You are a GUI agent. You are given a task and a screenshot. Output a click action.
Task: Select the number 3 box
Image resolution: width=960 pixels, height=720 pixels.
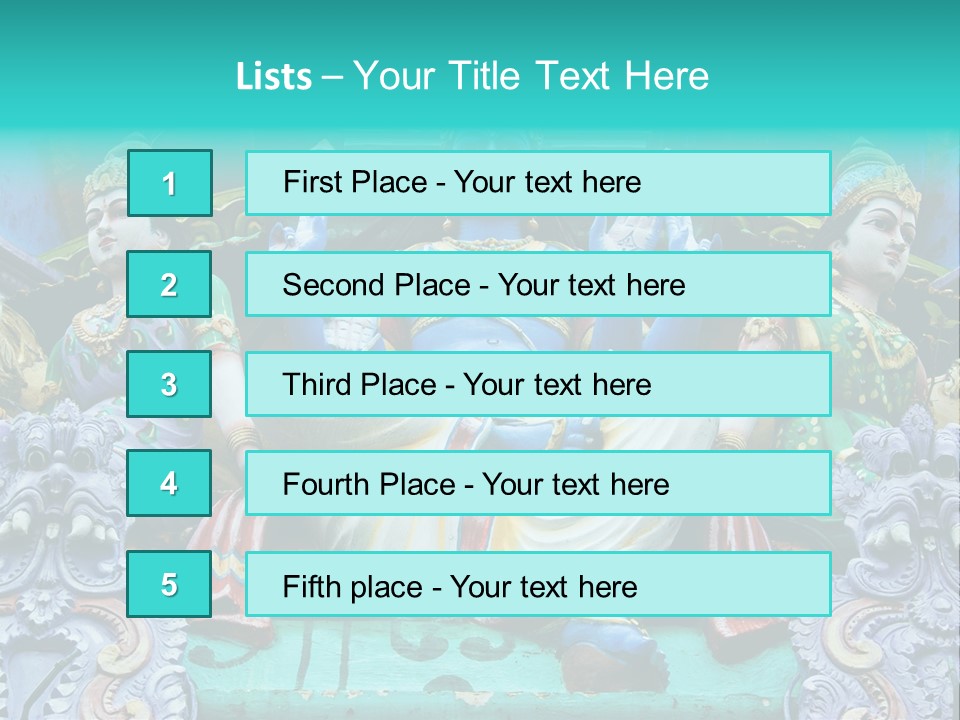[169, 384]
